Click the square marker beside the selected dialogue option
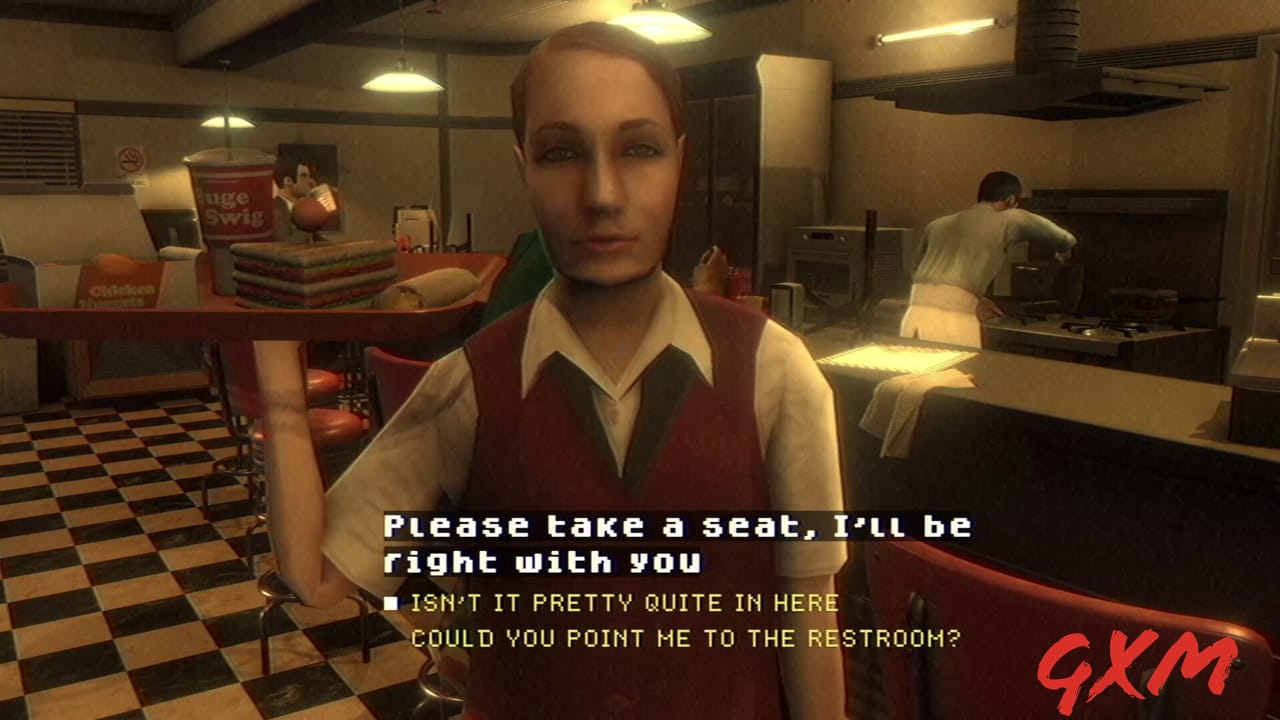1280x720 pixels. click(393, 603)
